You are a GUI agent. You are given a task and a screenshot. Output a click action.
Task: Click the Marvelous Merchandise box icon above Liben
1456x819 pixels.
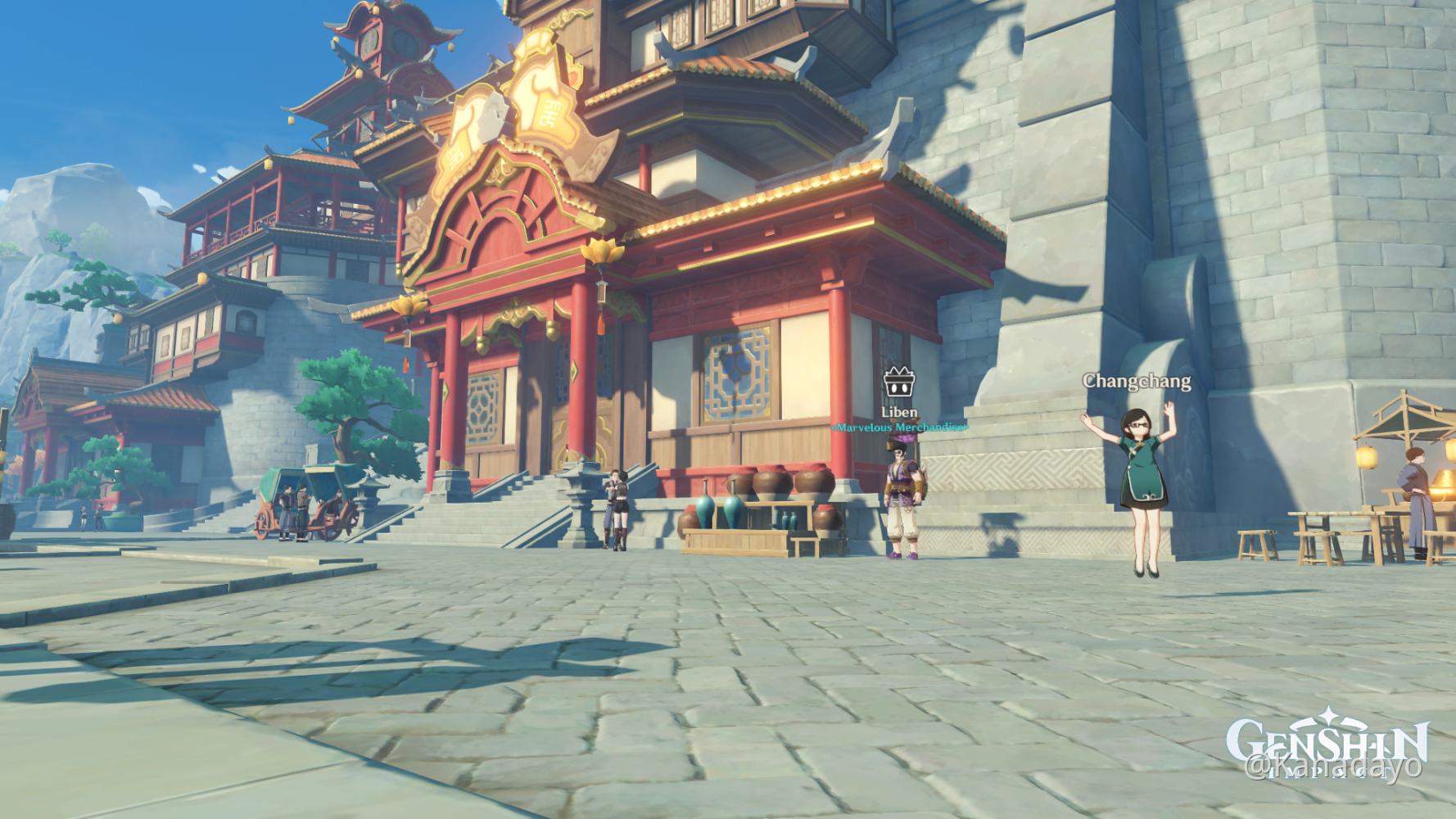pyautogui.click(x=901, y=382)
